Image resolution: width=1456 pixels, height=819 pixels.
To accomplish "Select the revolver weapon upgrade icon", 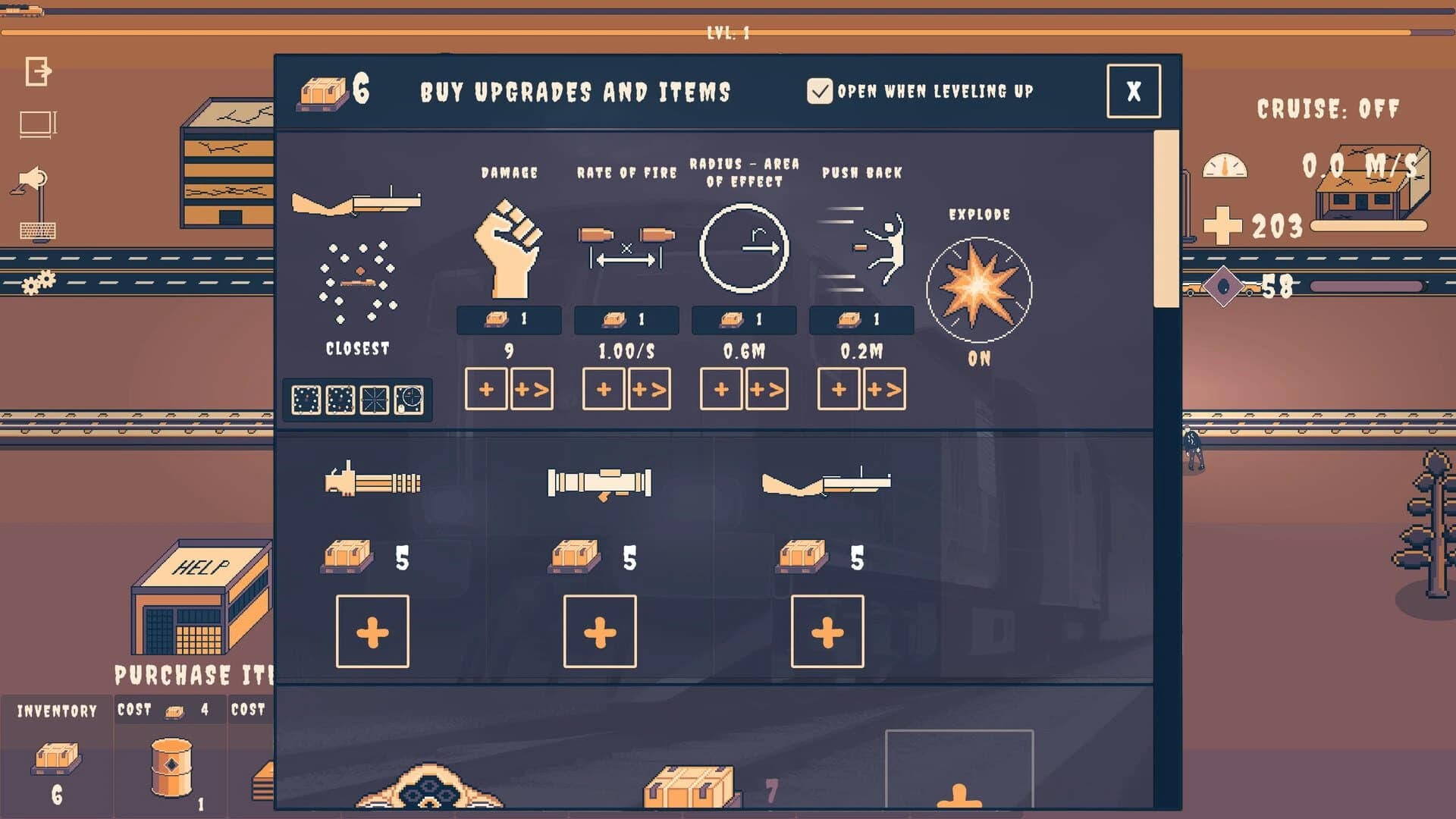I will 356,201.
